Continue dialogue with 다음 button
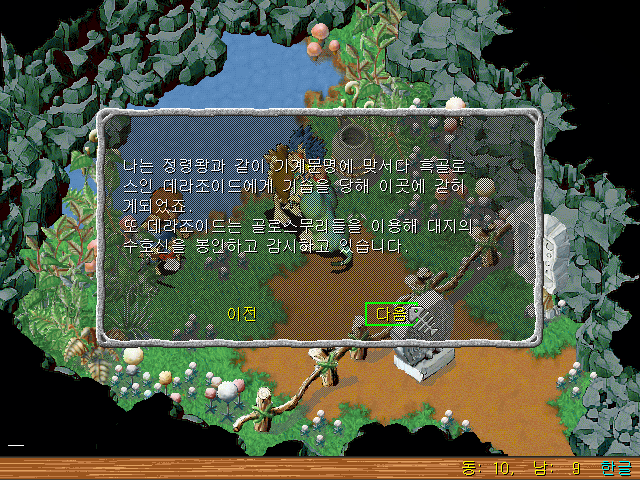 point(390,314)
